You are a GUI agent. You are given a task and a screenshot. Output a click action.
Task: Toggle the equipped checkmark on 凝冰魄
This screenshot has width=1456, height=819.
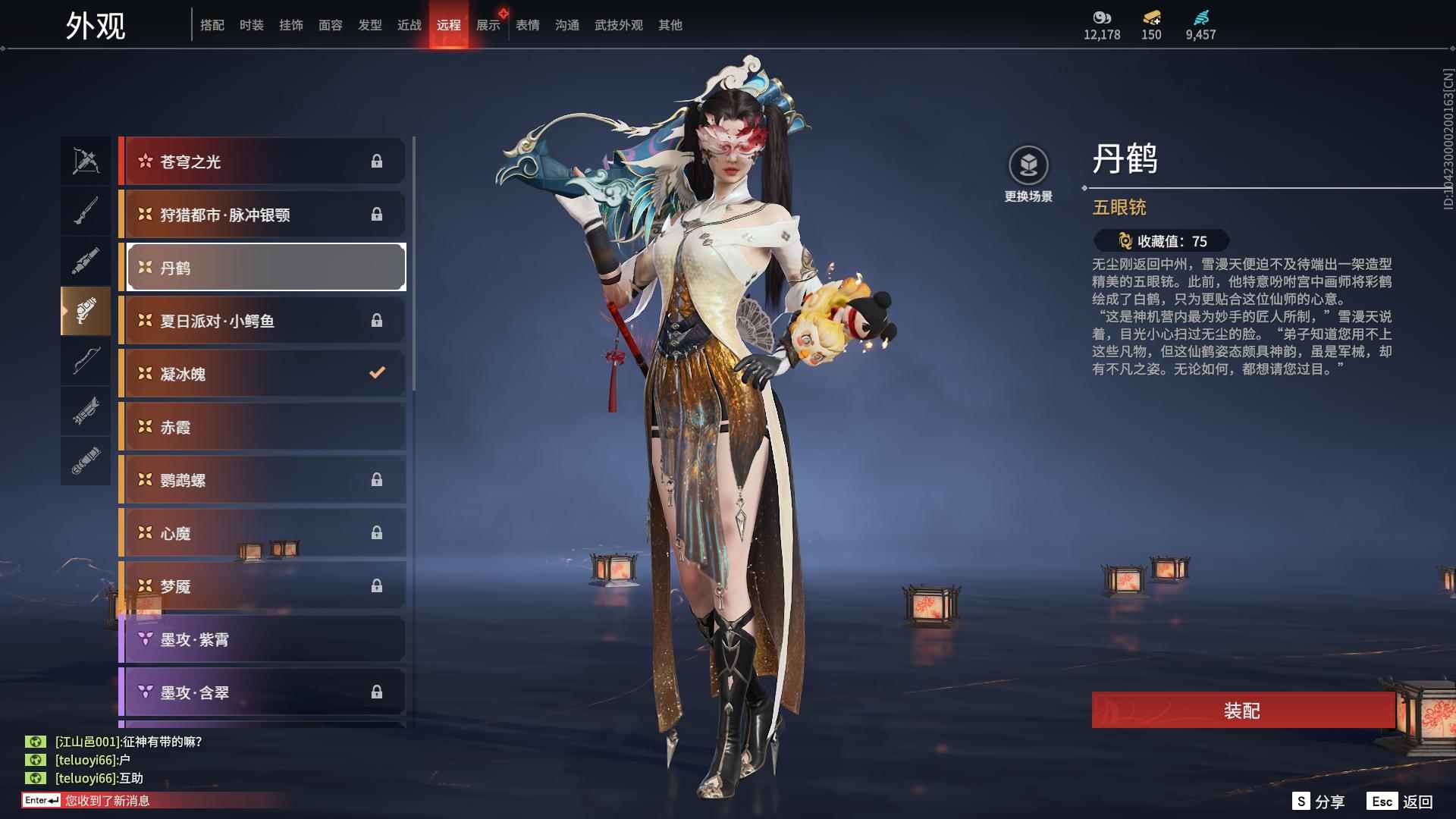375,373
